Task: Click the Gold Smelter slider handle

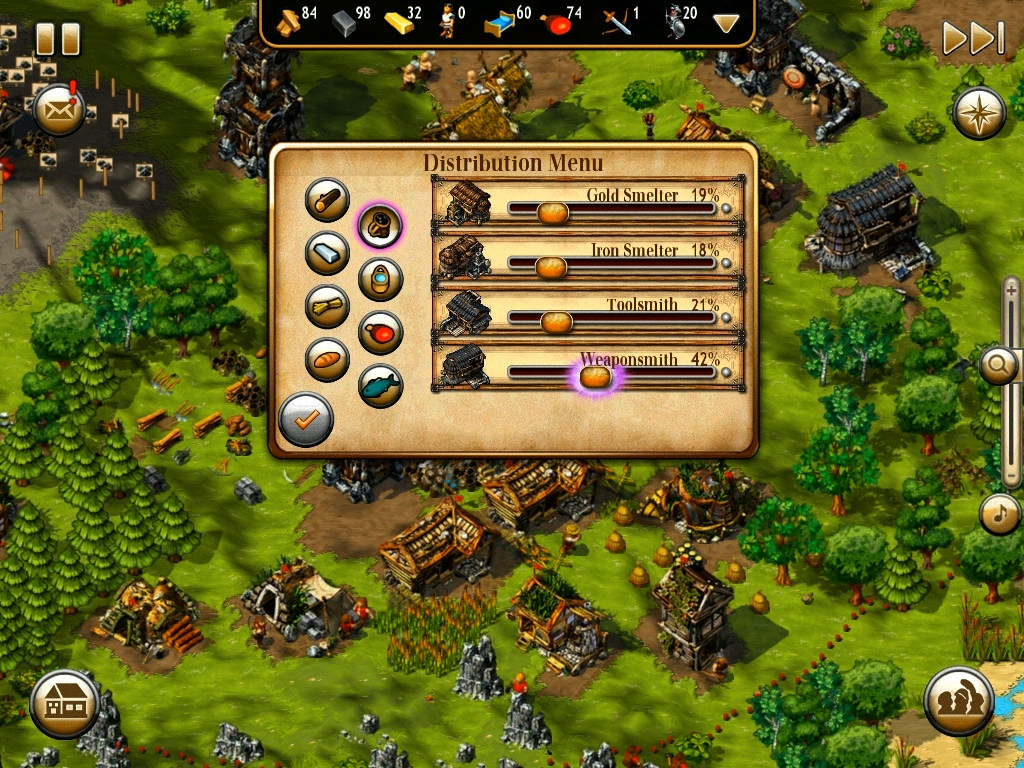Action: pyautogui.click(x=552, y=211)
